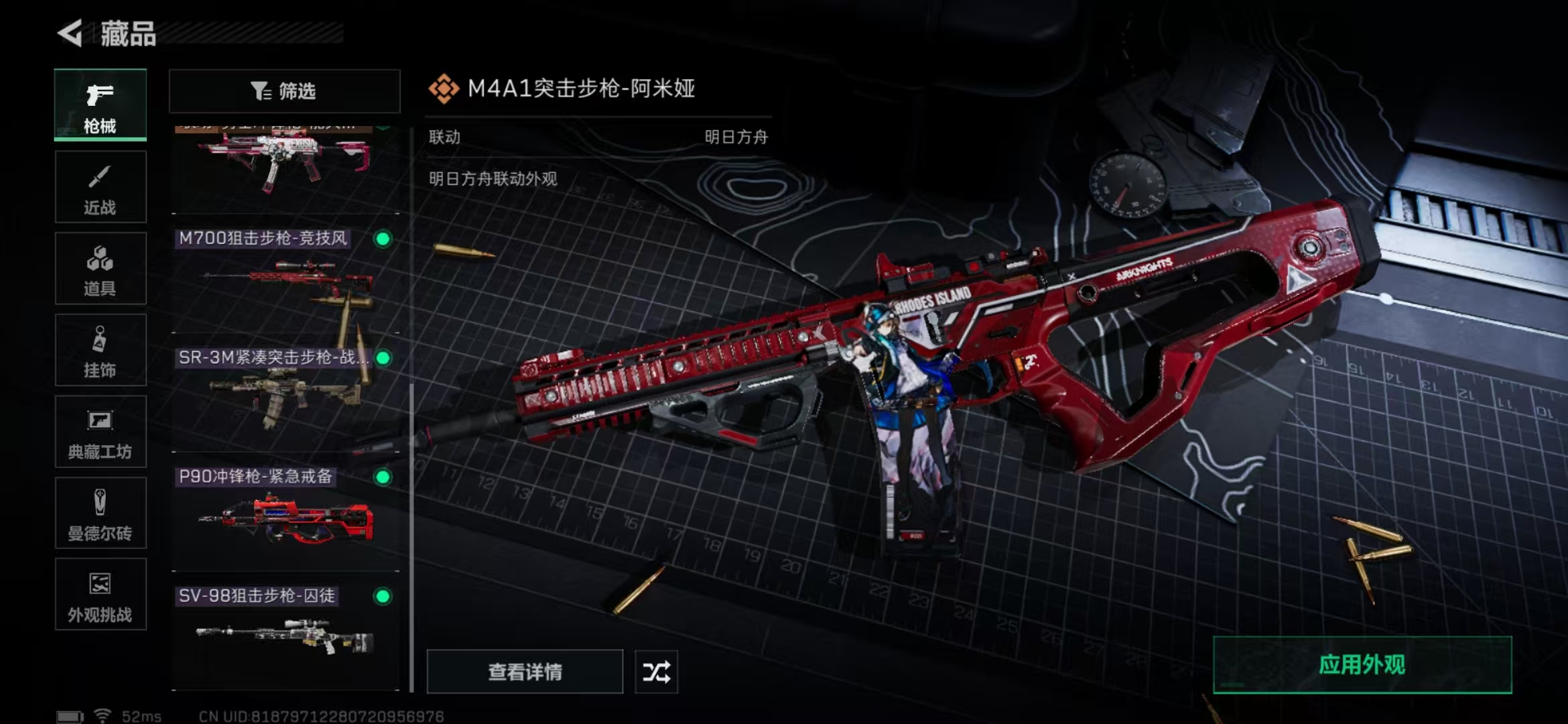Click 查看详情 to view details

525,672
